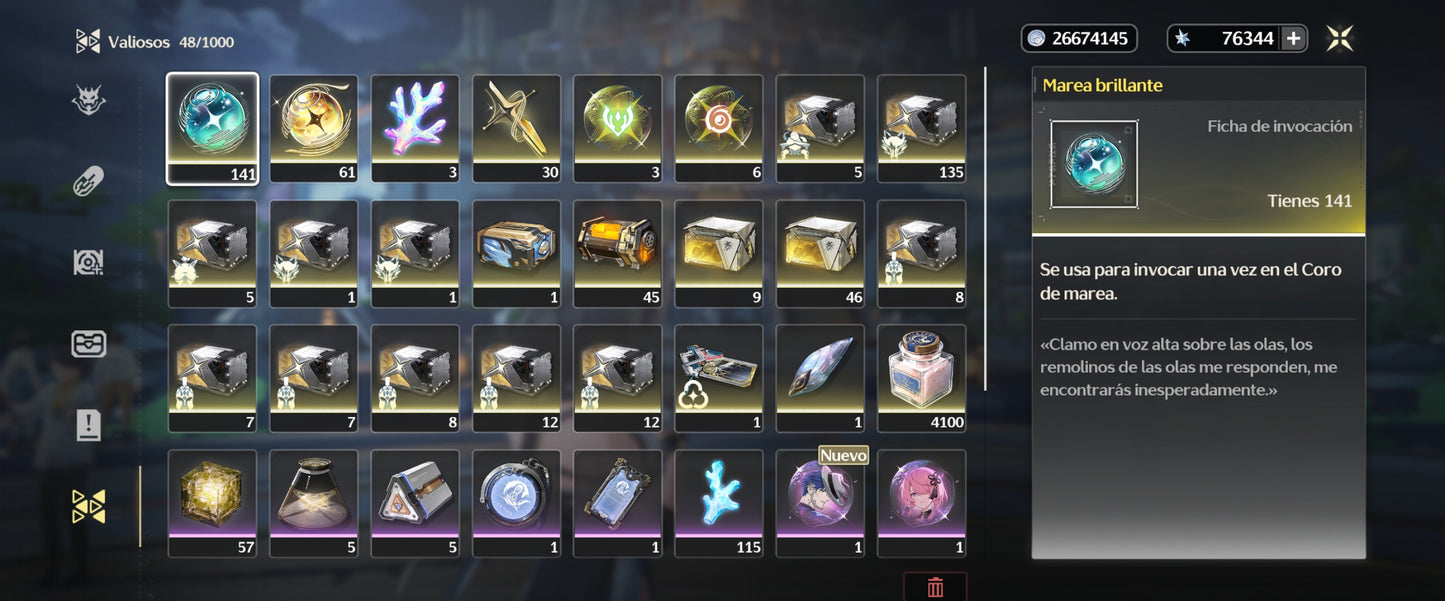Open the capsule pill category tab

click(88, 182)
